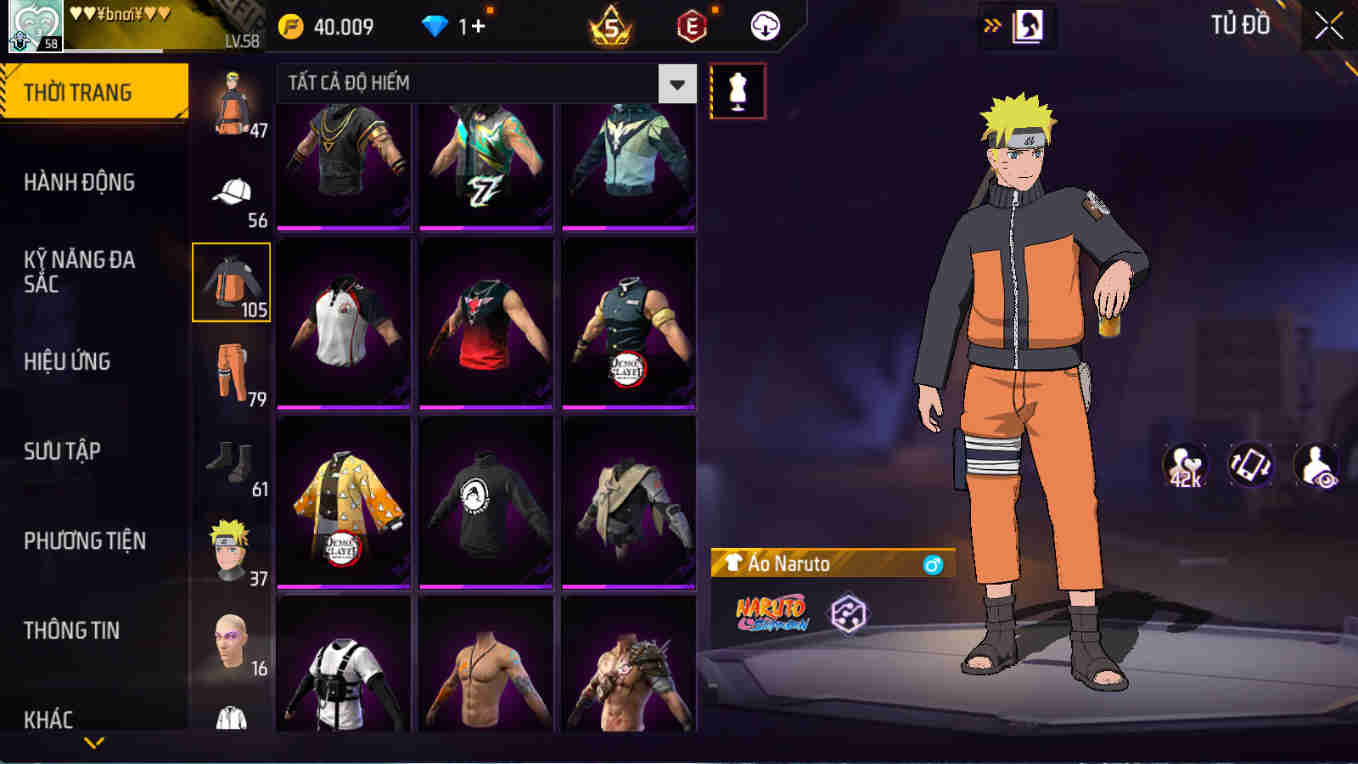The width and height of the screenshot is (1358, 764).
Task: Toggle the mannequin preview icon above the character
Action: tap(737, 90)
